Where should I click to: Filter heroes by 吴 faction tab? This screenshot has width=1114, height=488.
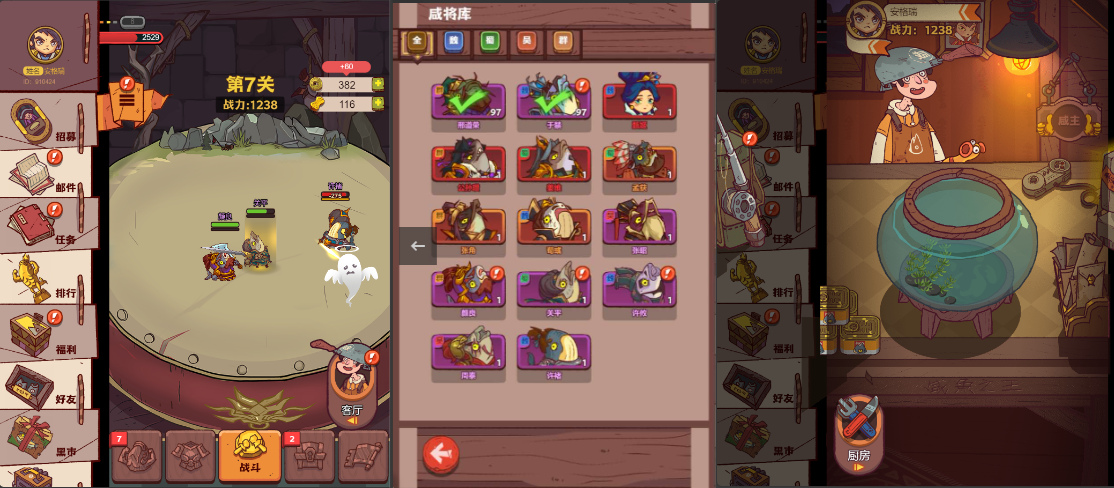click(526, 41)
